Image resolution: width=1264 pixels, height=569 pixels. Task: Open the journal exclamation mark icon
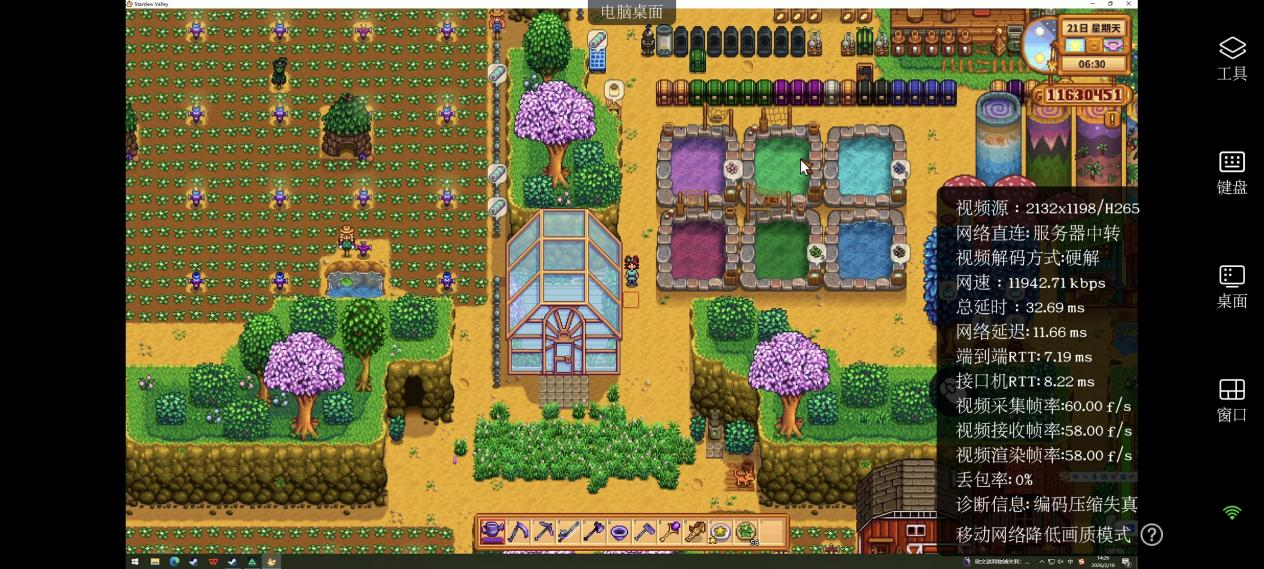[1111, 120]
